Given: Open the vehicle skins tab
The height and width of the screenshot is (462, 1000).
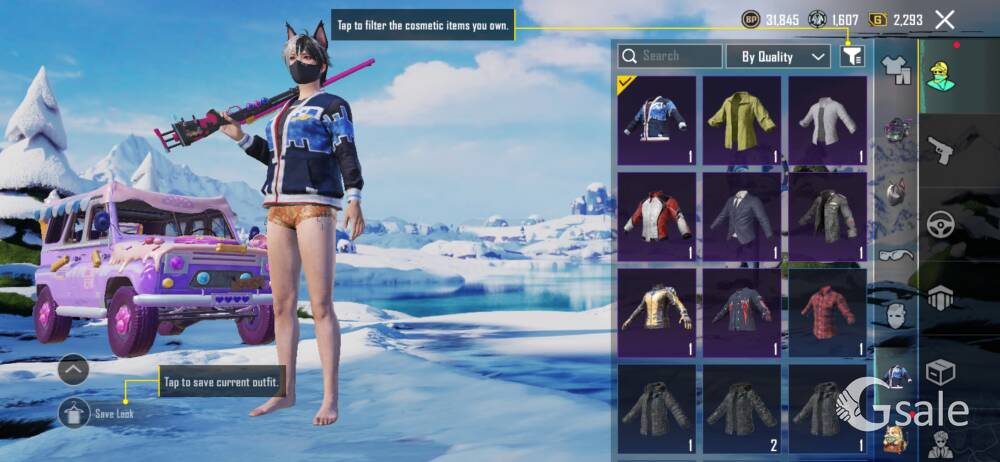Looking at the screenshot, I should [940, 224].
